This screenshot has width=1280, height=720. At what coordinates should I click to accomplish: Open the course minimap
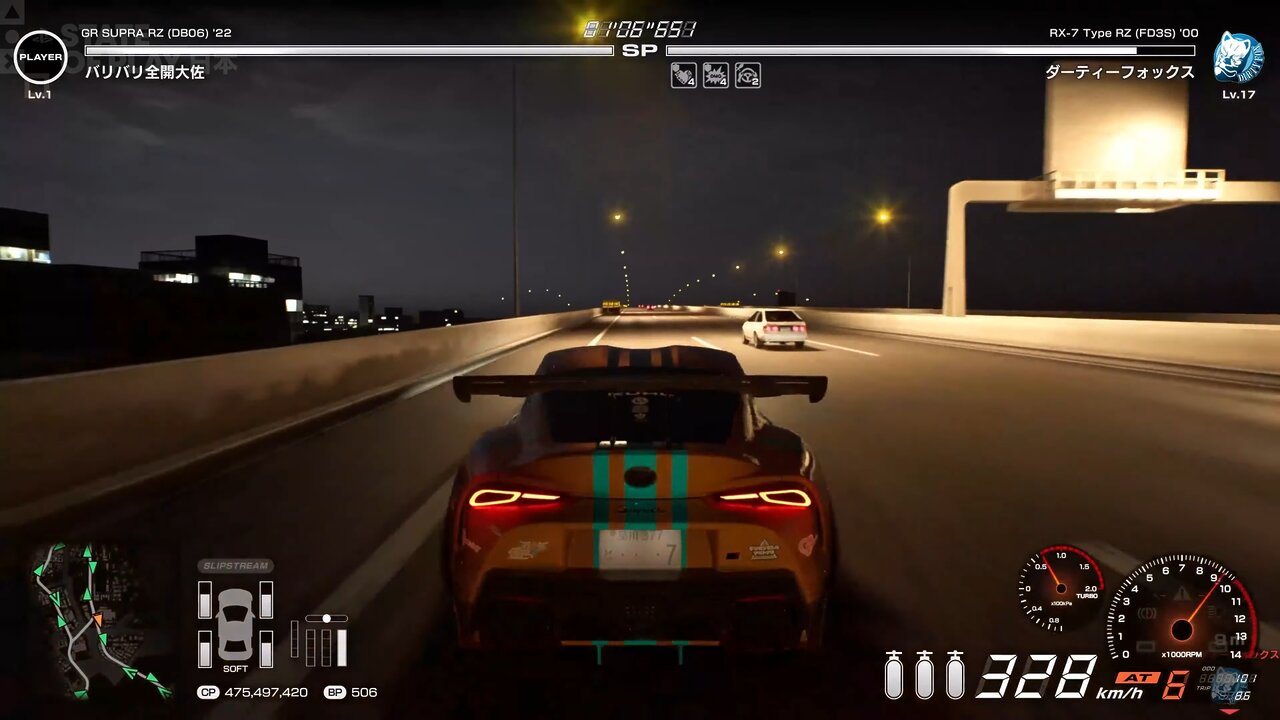pos(98,620)
